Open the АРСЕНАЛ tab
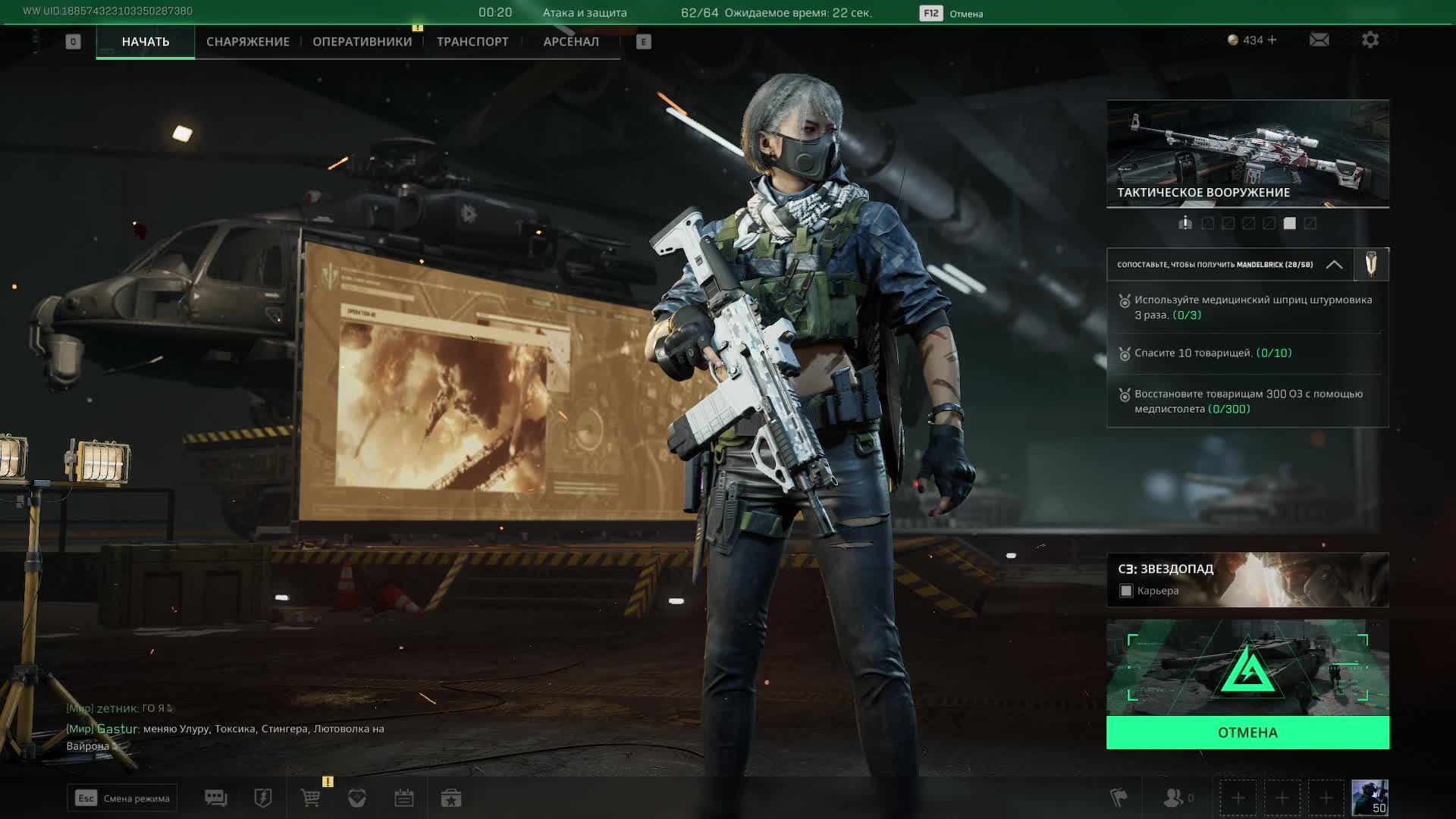 [x=571, y=42]
